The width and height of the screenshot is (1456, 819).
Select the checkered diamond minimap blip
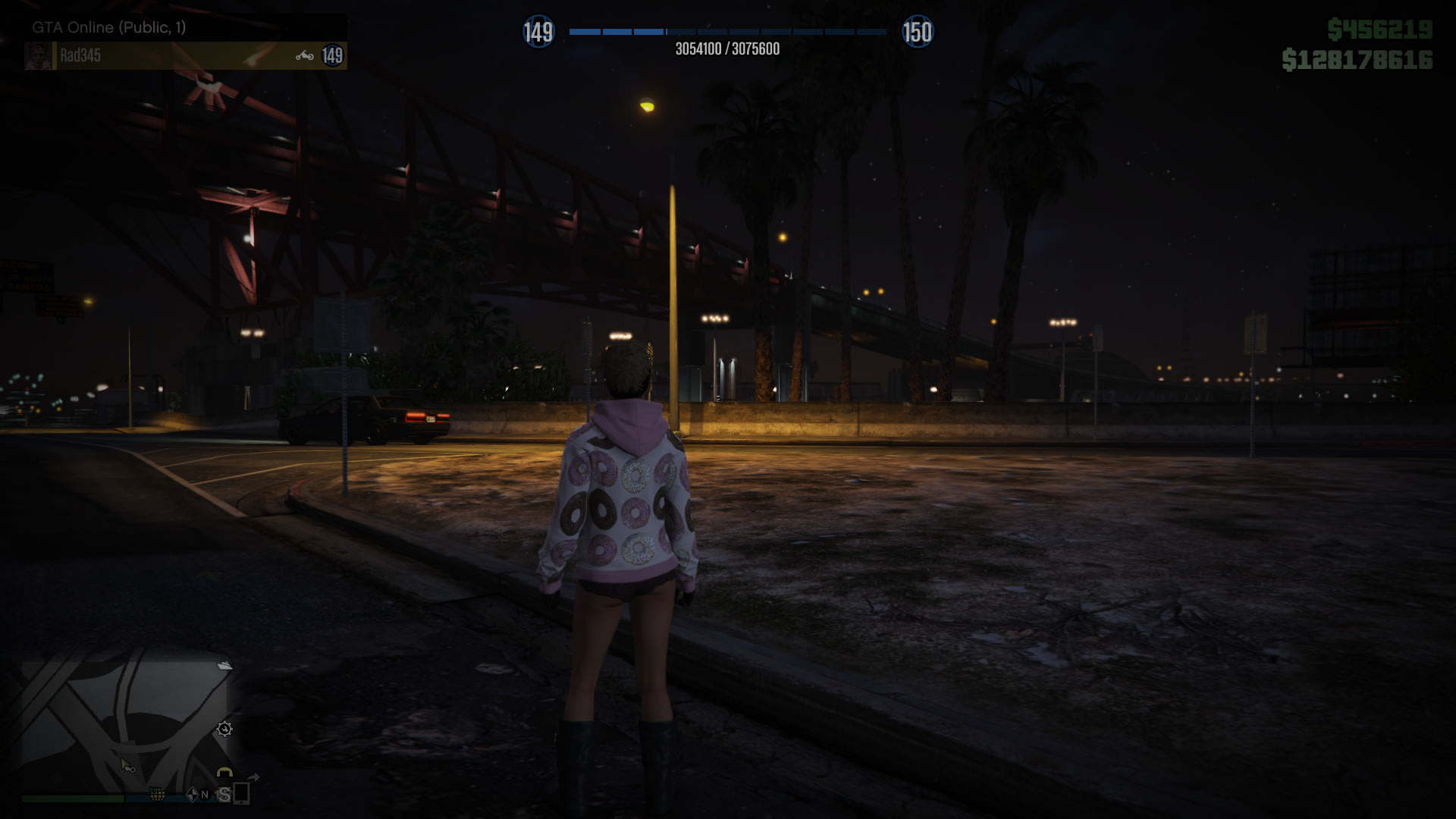[192, 794]
